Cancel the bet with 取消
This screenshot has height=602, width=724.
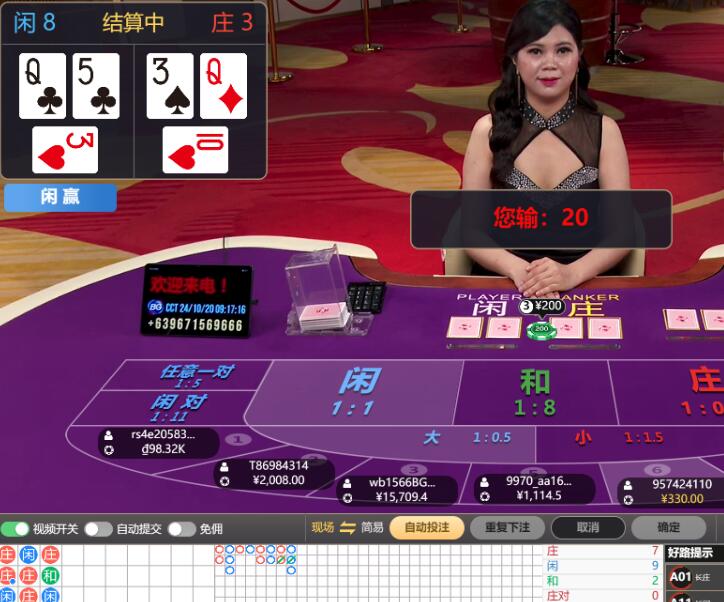point(588,528)
